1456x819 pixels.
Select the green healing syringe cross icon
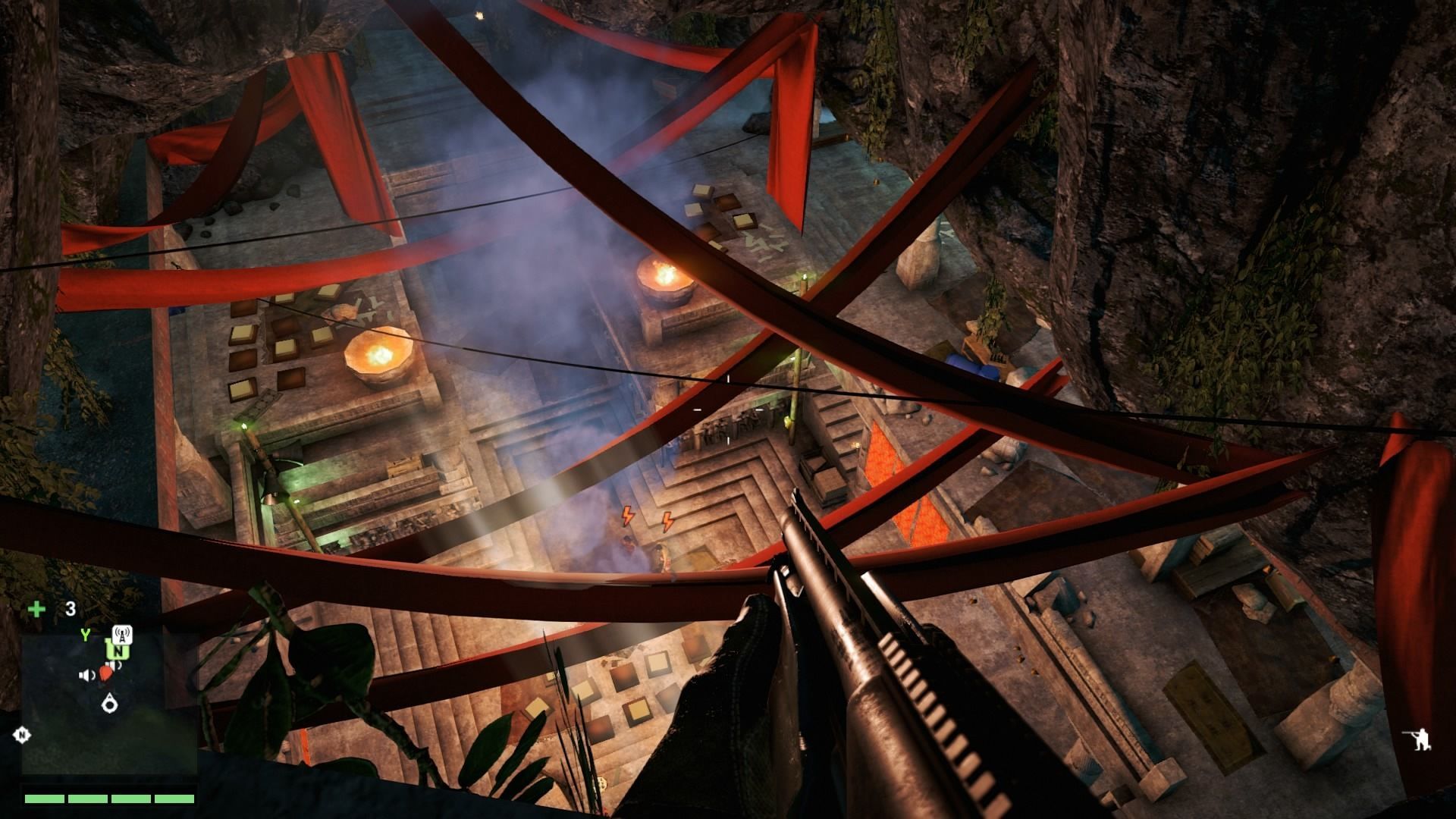[36, 609]
